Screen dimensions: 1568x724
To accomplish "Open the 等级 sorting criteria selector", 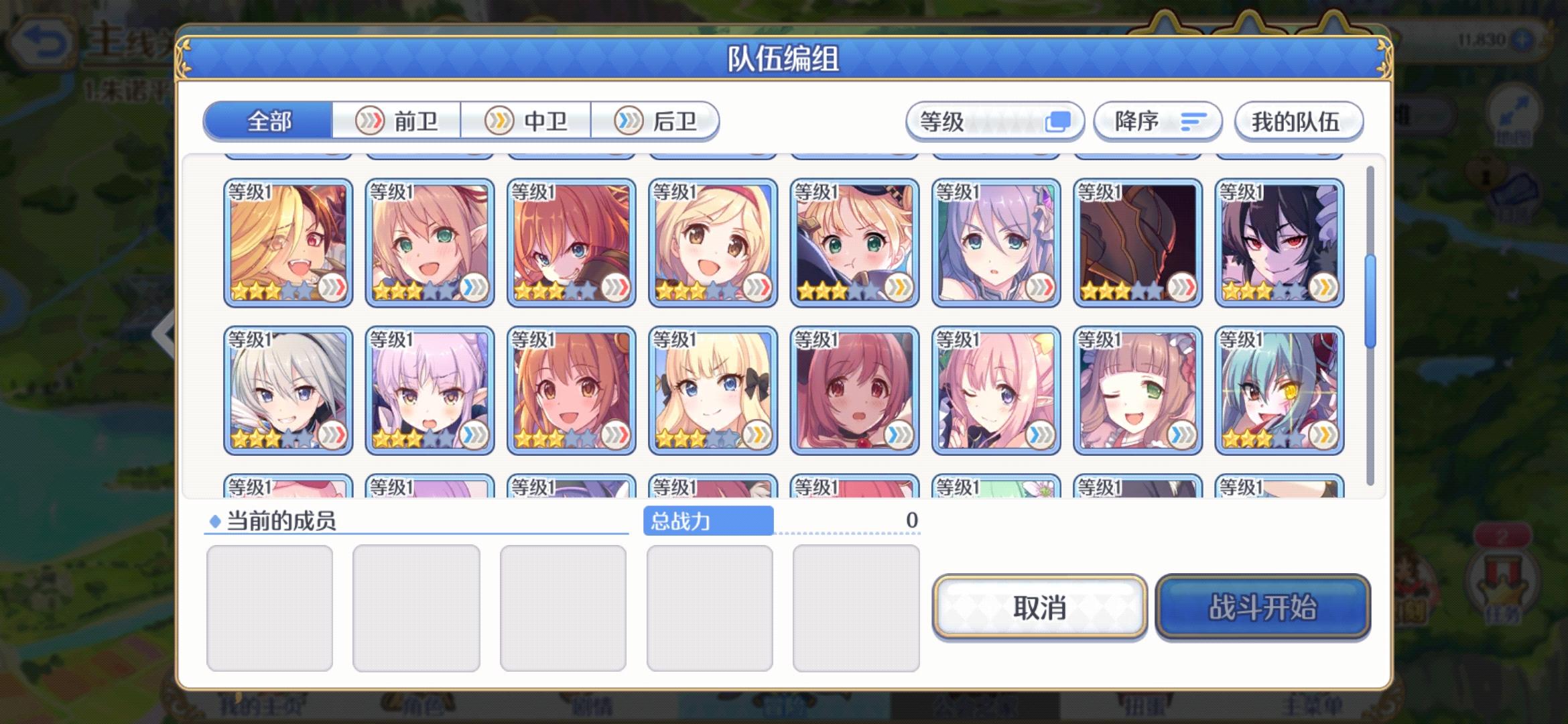I will [996, 122].
